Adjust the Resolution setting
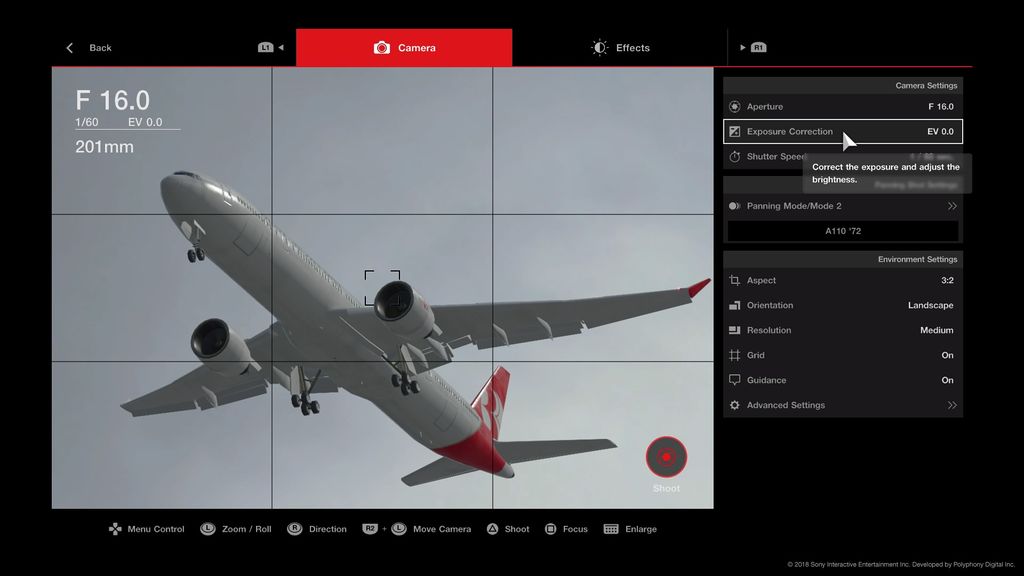1024x576 pixels. tap(842, 331)
